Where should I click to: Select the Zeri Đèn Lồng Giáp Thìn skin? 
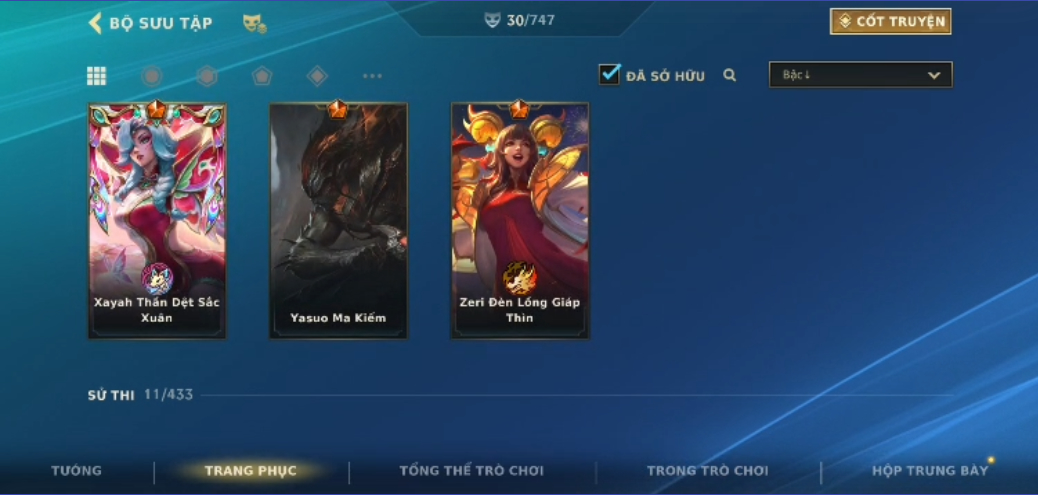pyautogui.click(x=520, y=221)
